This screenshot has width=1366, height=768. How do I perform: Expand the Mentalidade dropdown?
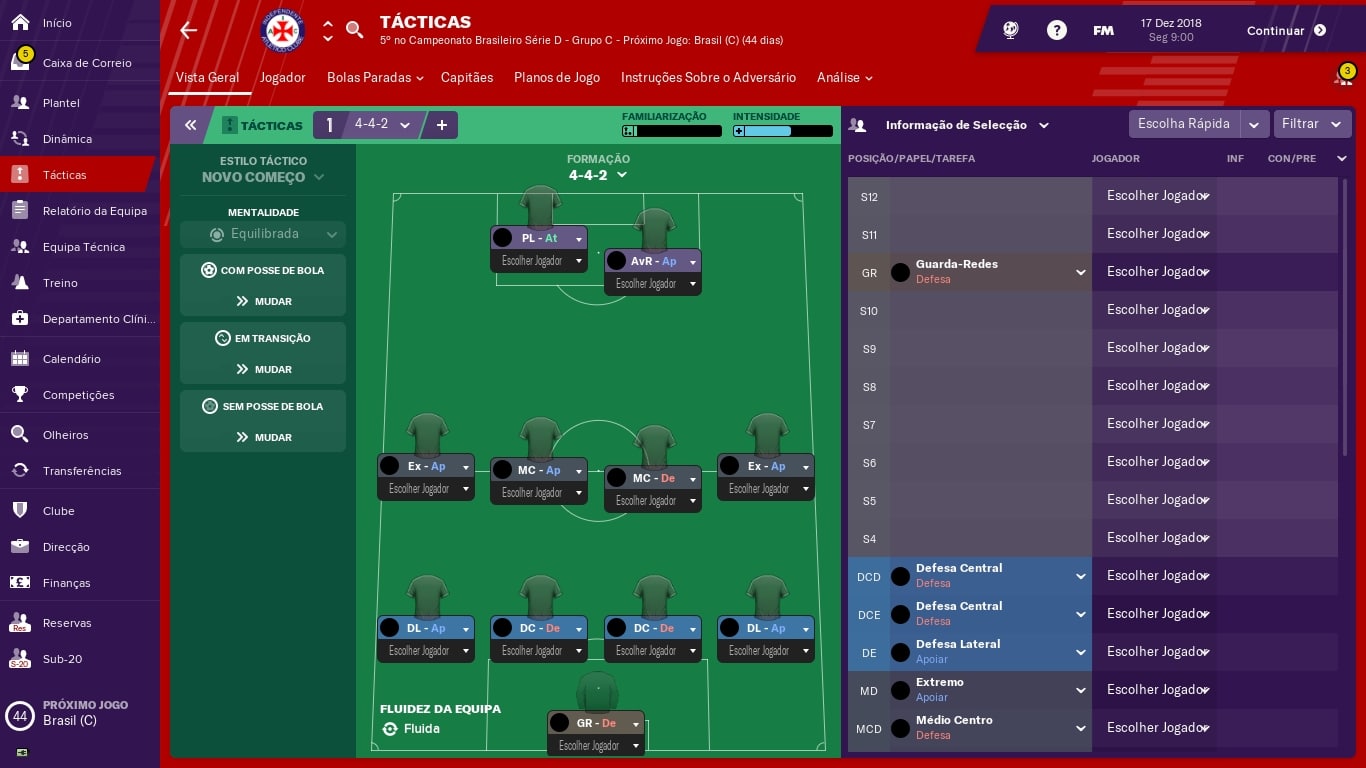click(x=262, y=233)
